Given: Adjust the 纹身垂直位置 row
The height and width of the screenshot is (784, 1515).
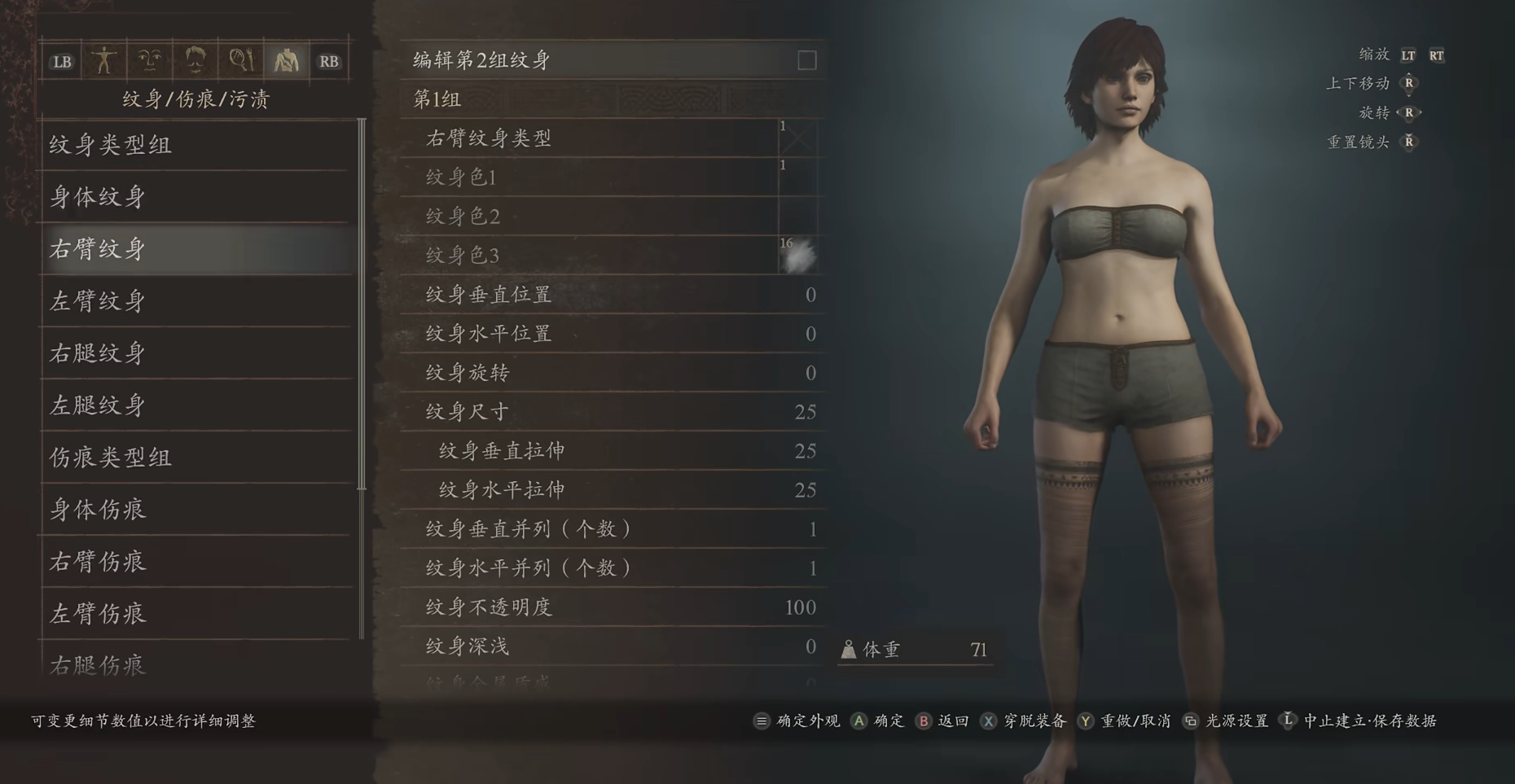Looking at the screenshot, I should [x=613, y=295].
